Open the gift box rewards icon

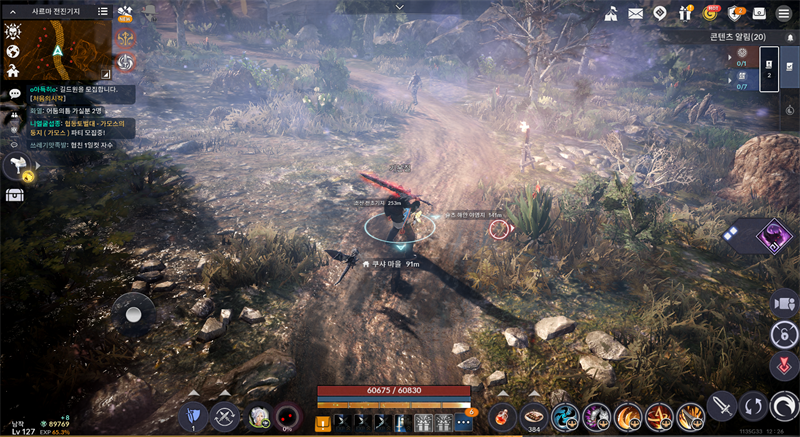pos(686,13)
